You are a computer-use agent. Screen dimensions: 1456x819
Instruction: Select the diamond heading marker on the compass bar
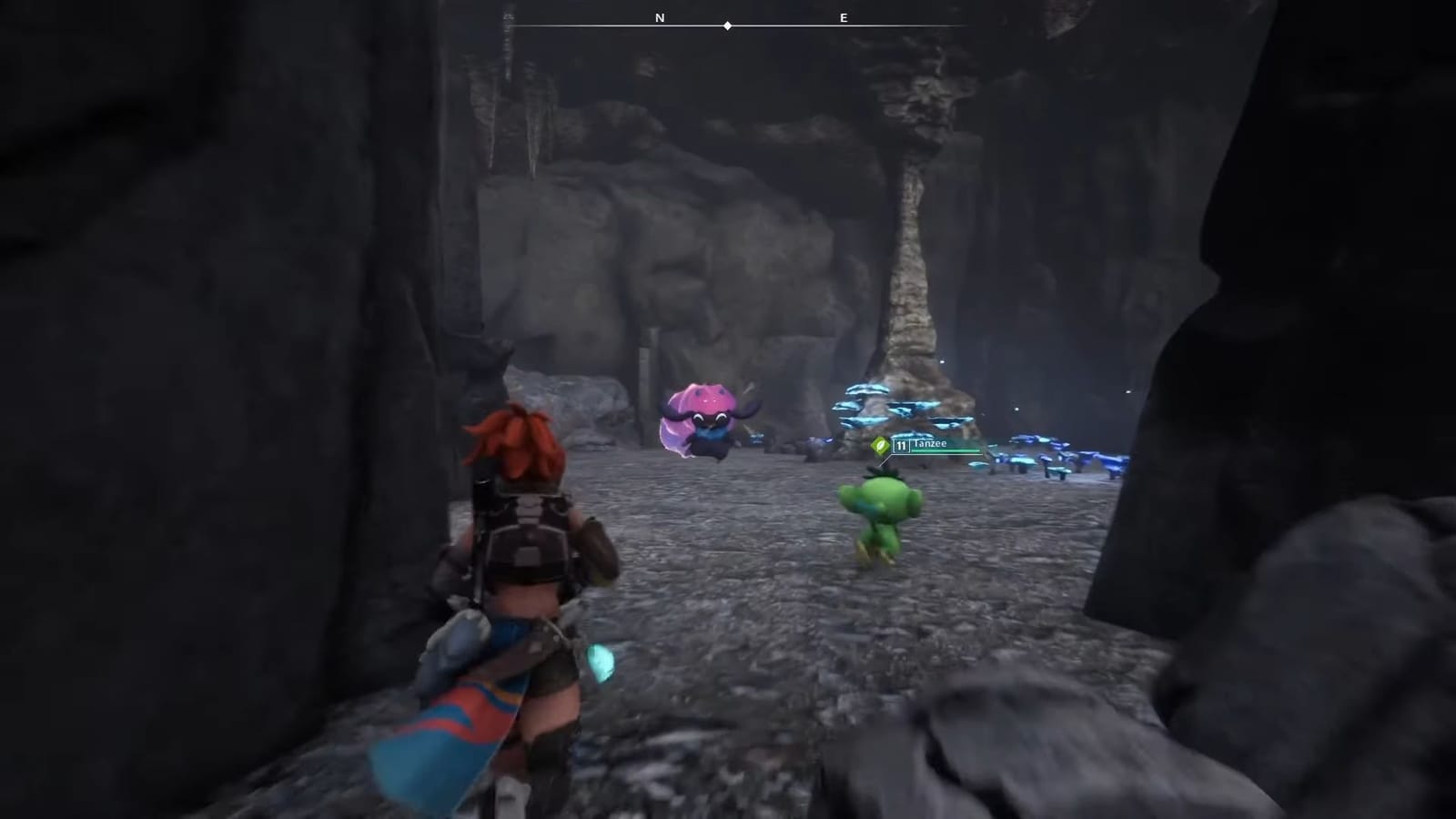coord(727,25)
